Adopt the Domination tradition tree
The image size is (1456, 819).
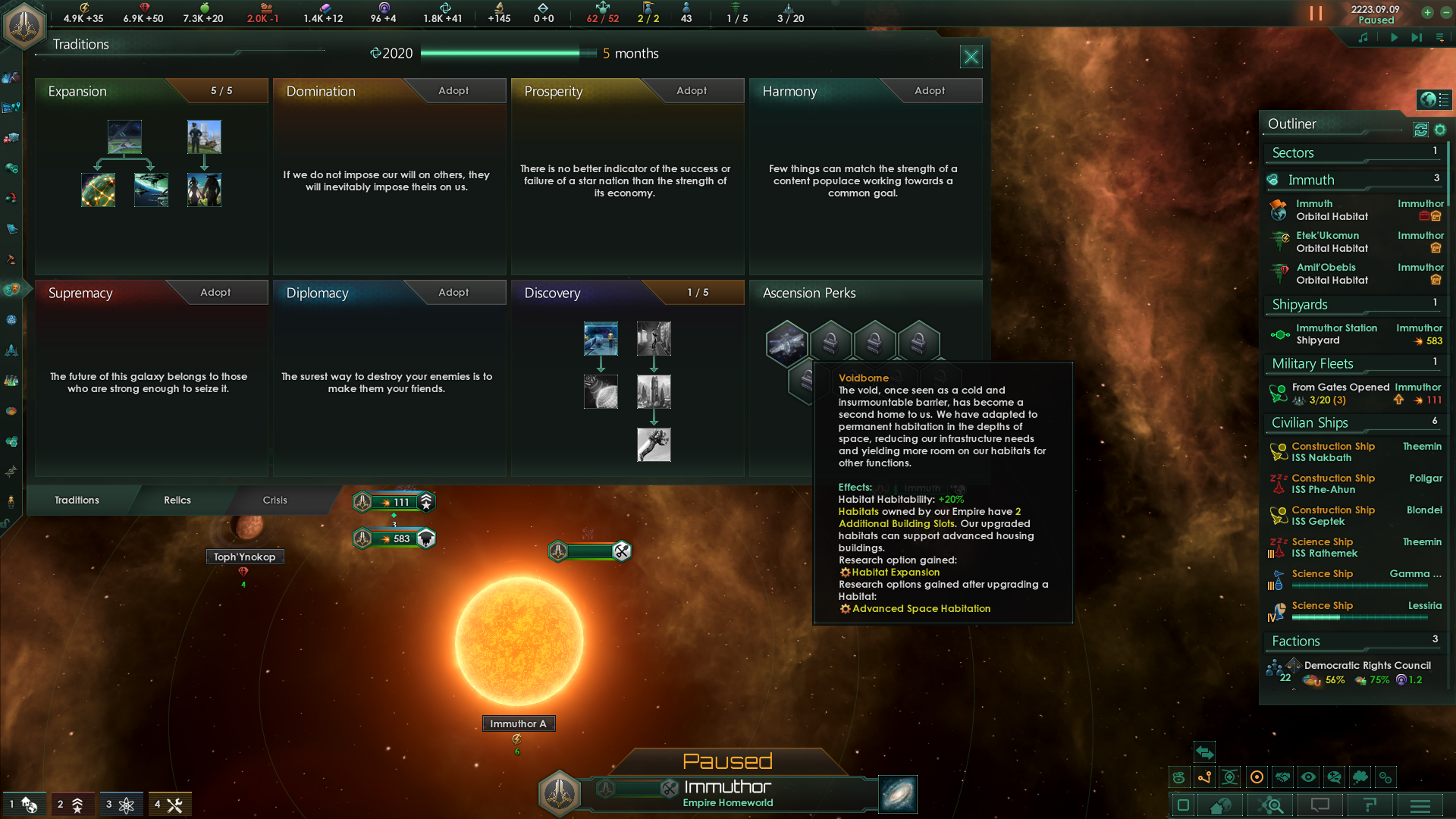[453, 90]
